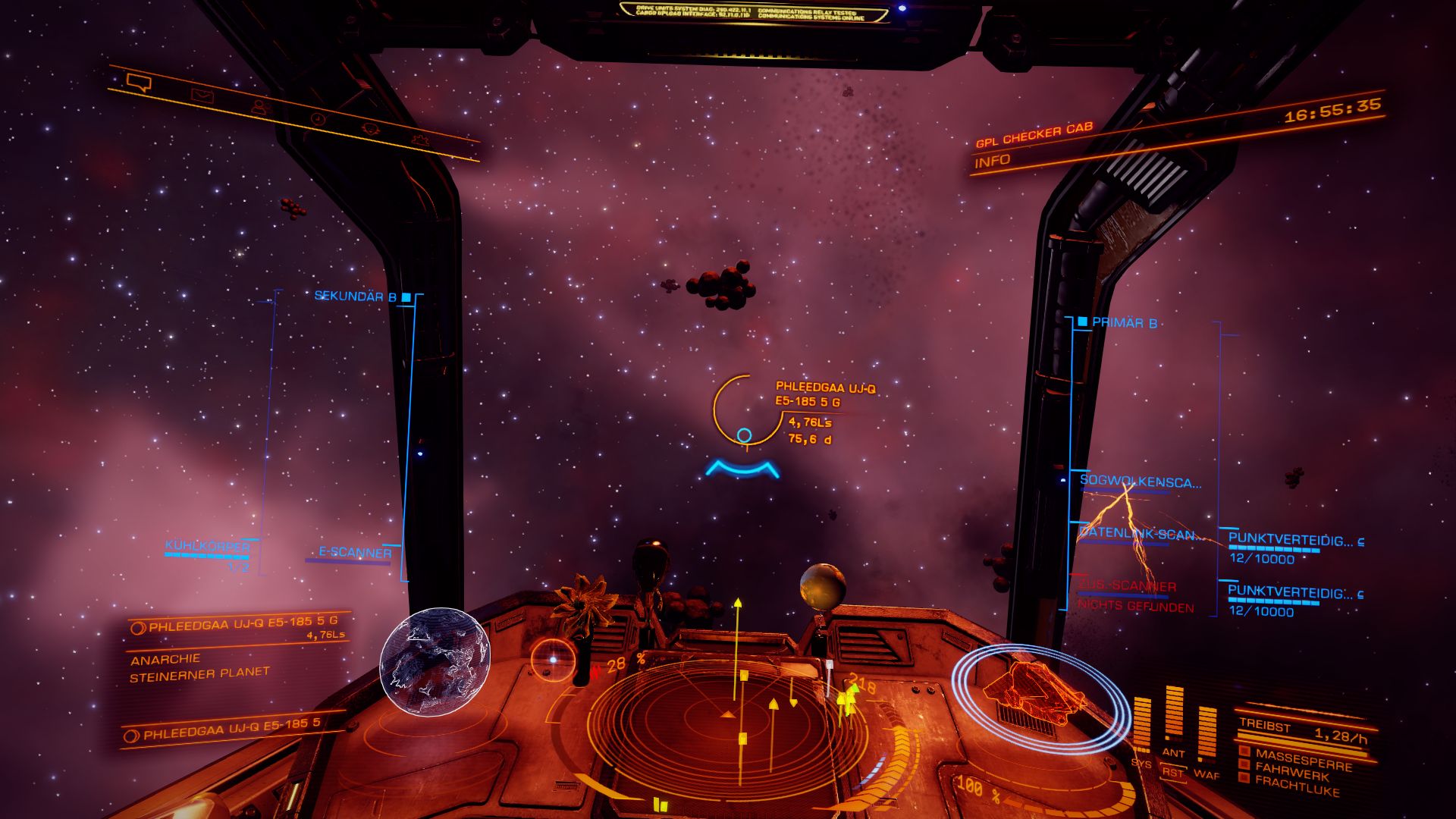Select the upper PUNKTVERTEIDIG... module
The height and width of the screenshot is (819, 1456).
[x=1291, y=541]
